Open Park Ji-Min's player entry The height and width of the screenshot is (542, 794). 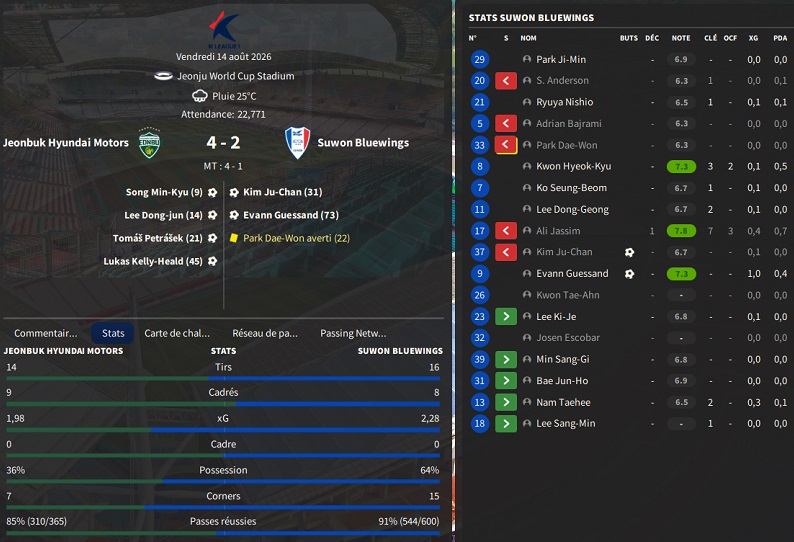pos(561,60)
